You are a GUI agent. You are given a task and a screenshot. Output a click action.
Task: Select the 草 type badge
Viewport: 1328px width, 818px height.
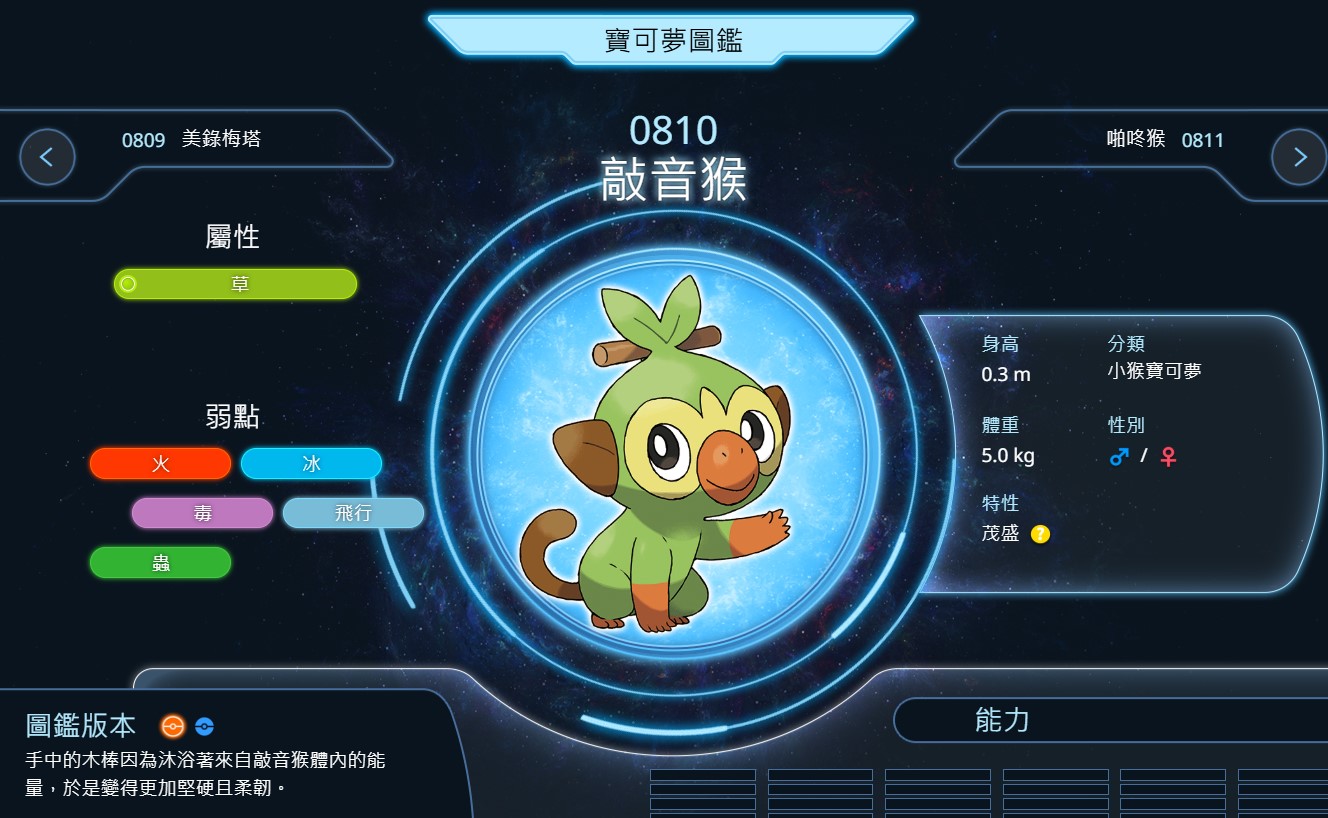(x=236, y=284)
